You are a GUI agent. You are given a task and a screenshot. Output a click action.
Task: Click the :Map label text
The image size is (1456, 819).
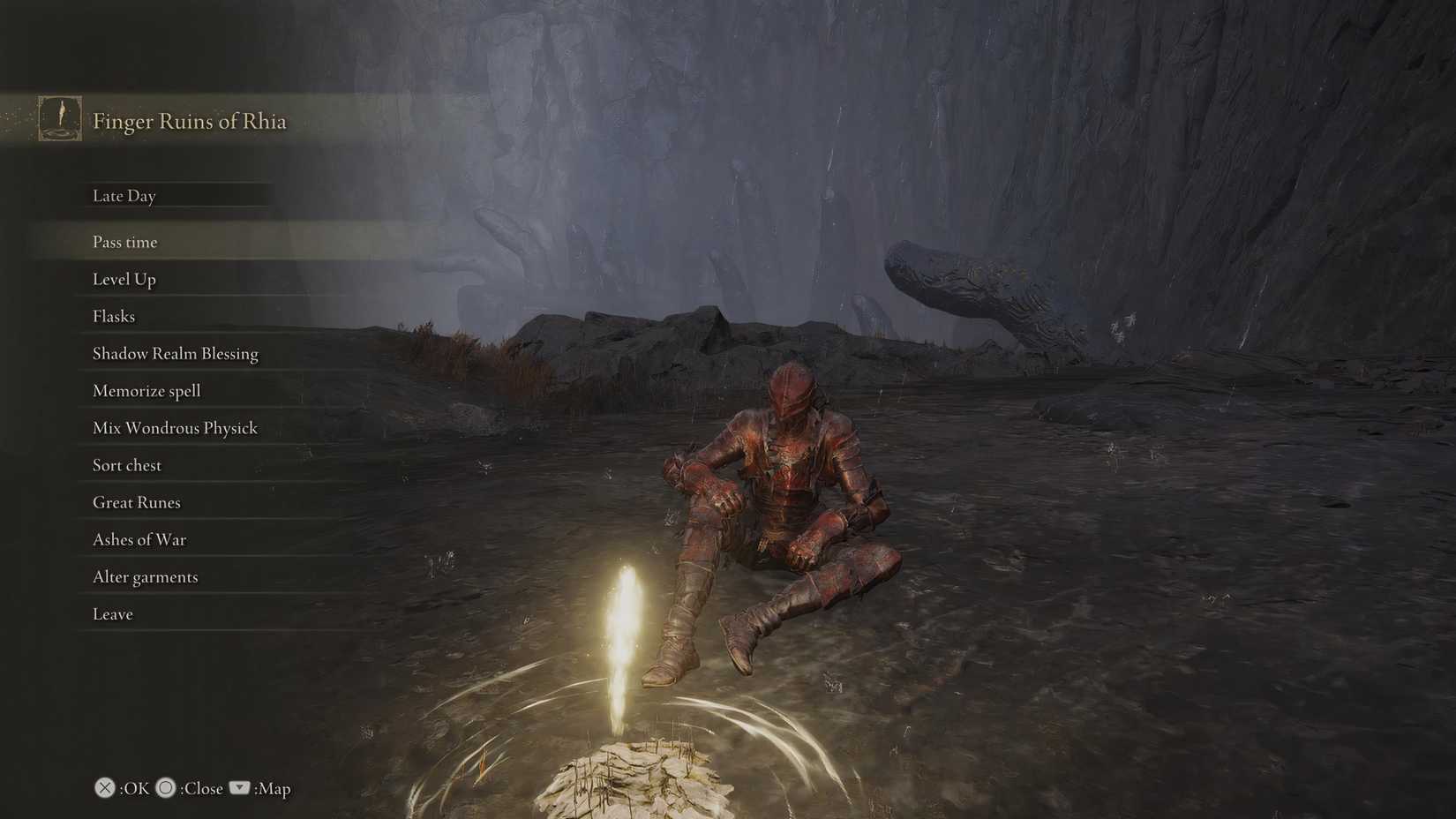point(272,788)
